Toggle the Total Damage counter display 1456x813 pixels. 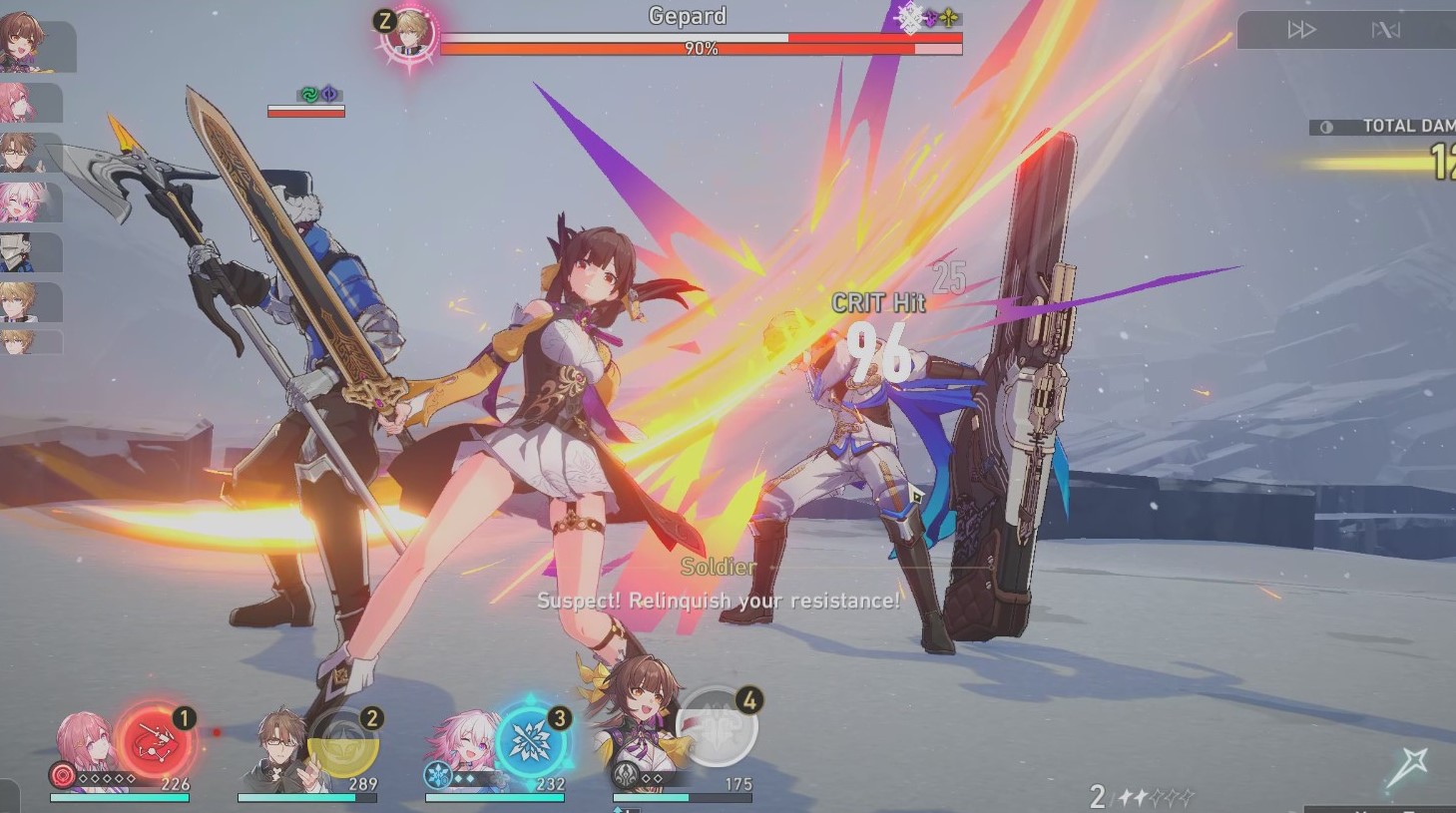click(x=1325, y=126)
